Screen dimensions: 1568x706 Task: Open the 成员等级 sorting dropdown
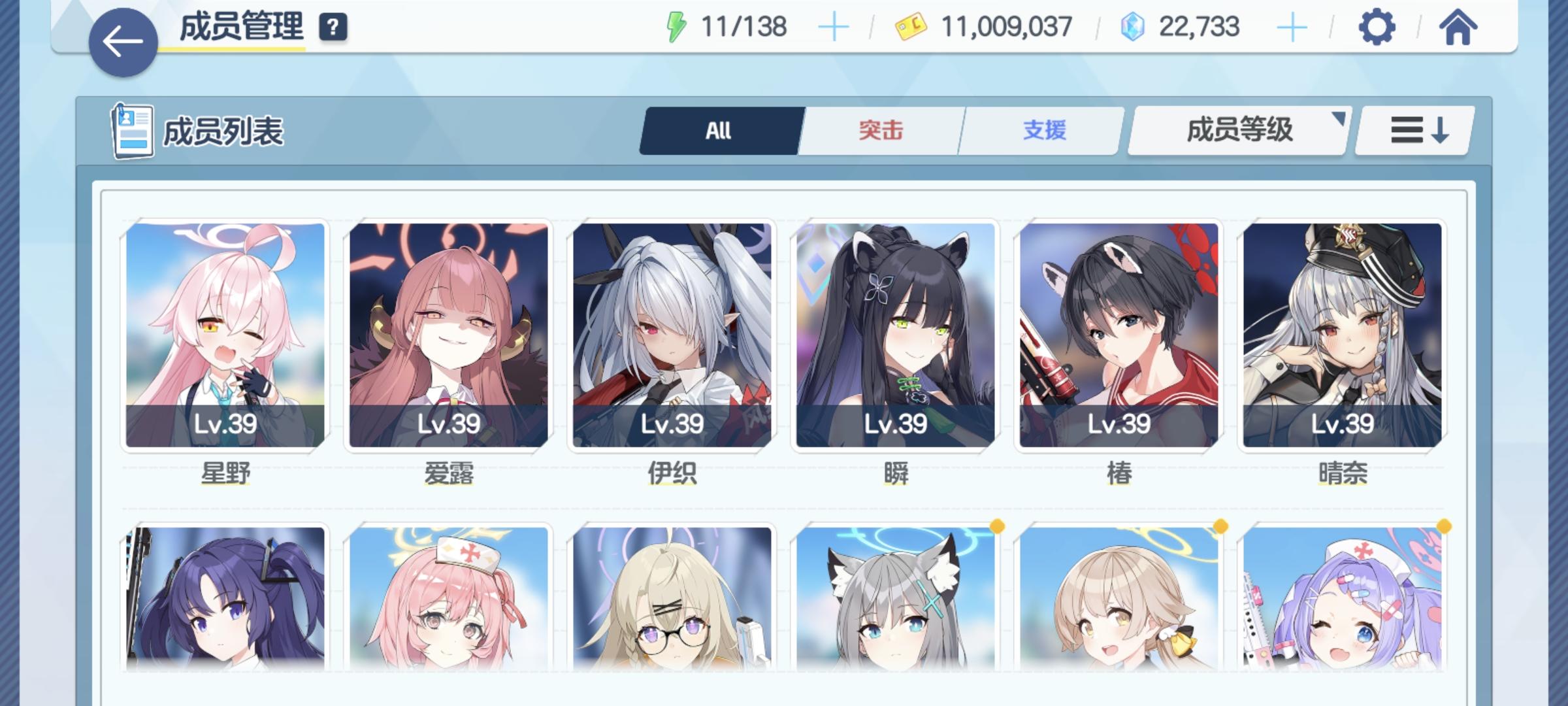1237,130
